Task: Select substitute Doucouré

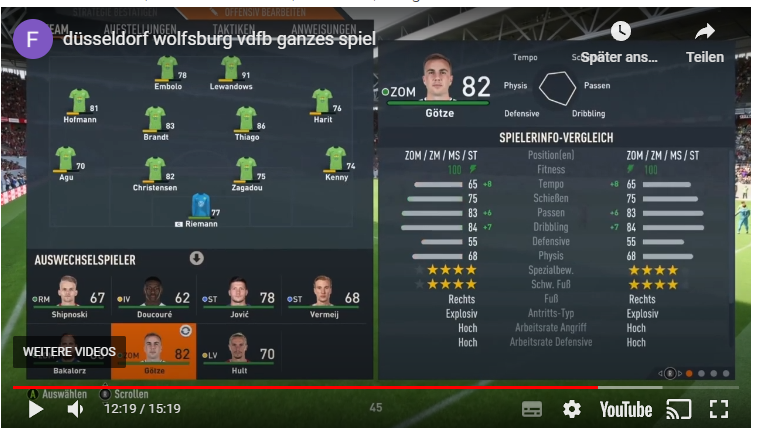Action: [153, 297]
